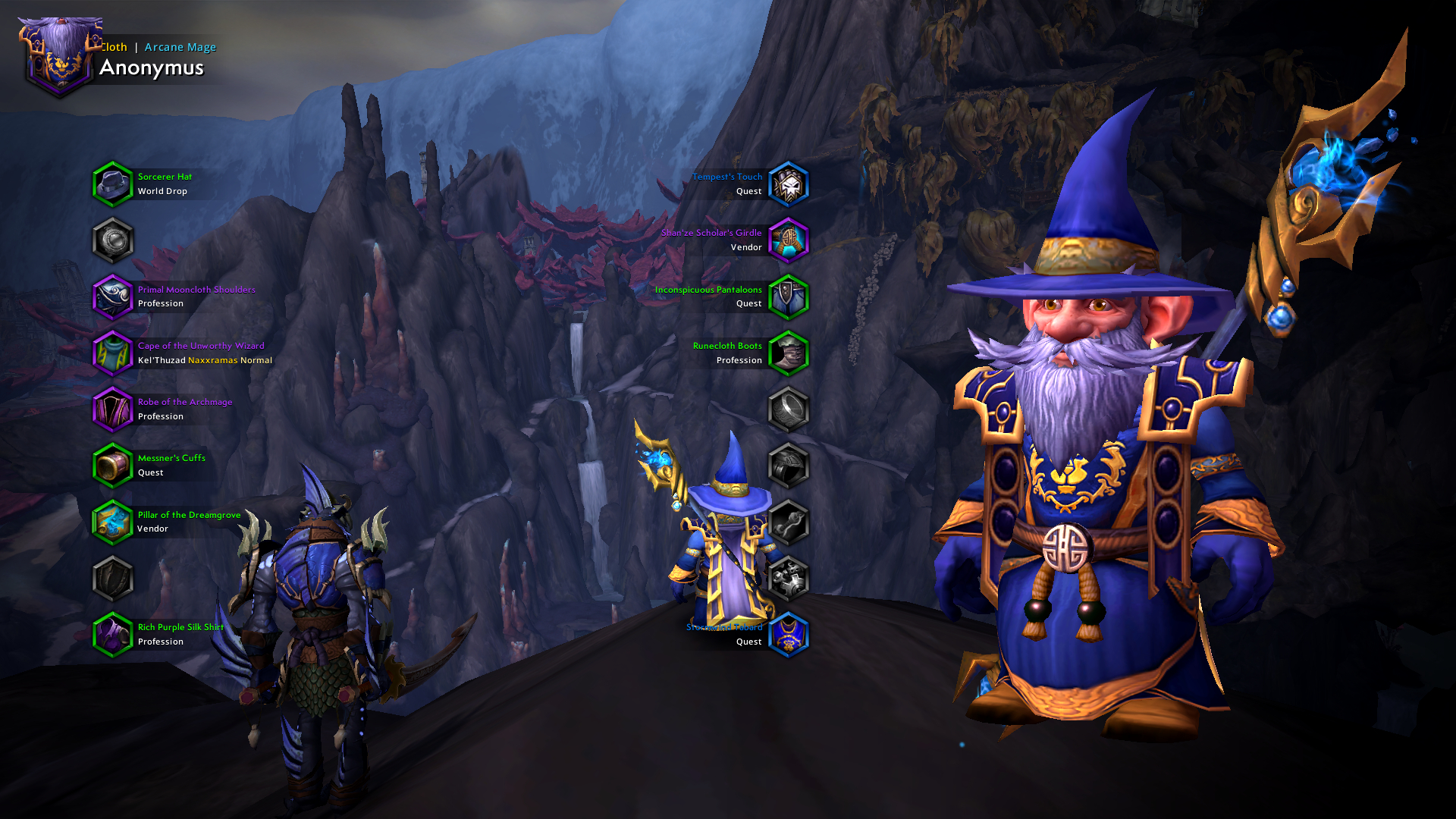Screen dimensions: 1456x819
Task: Click the Messner's Cuffs wrist icon
Action: click(113, 465)
